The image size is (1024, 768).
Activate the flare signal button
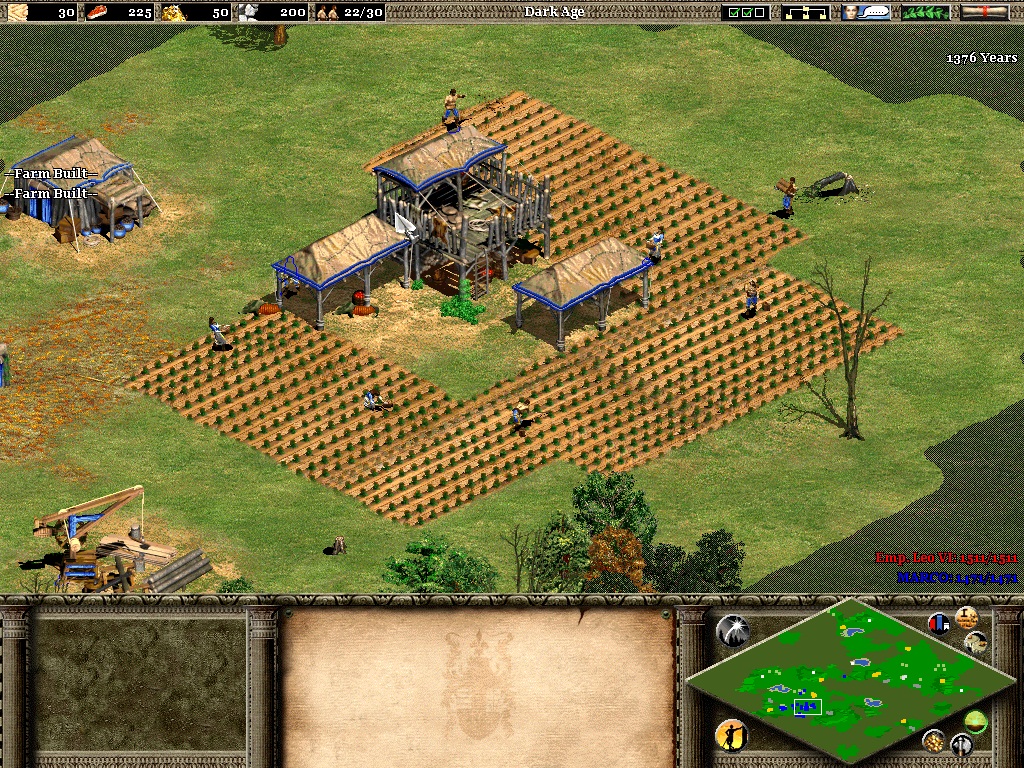click(732, 630)
